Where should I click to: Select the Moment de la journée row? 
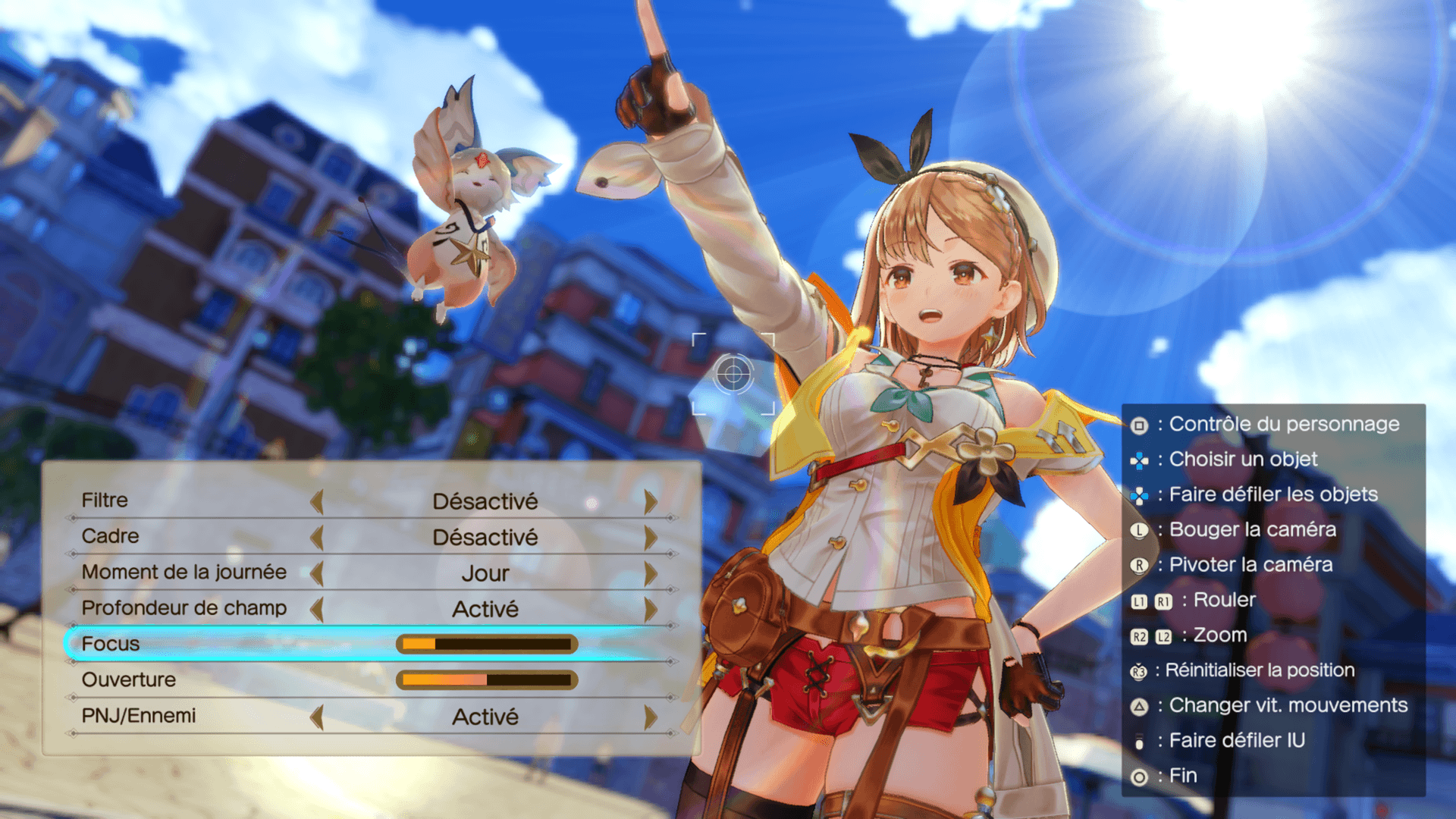pos(184,572)
